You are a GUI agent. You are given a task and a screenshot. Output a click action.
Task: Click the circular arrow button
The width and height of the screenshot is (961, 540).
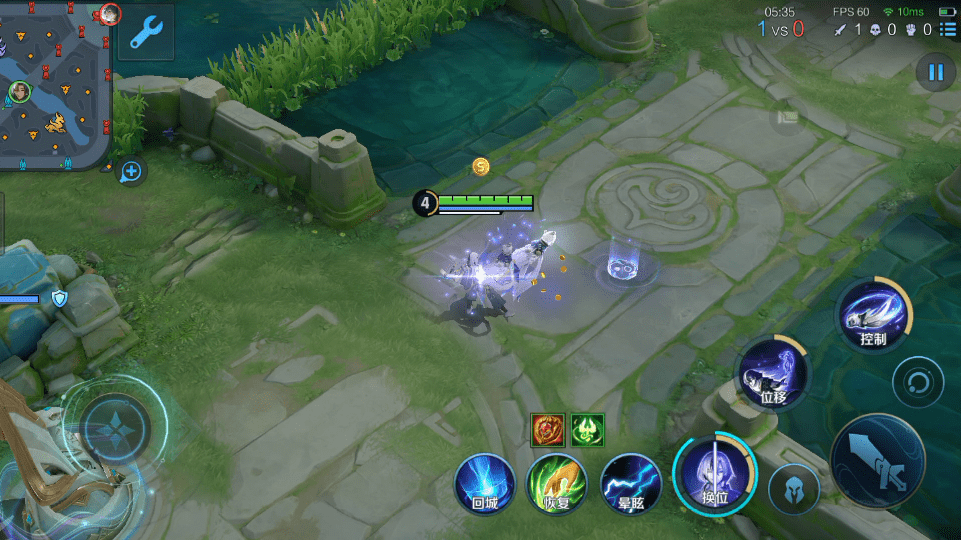click(x=918, y=381)
